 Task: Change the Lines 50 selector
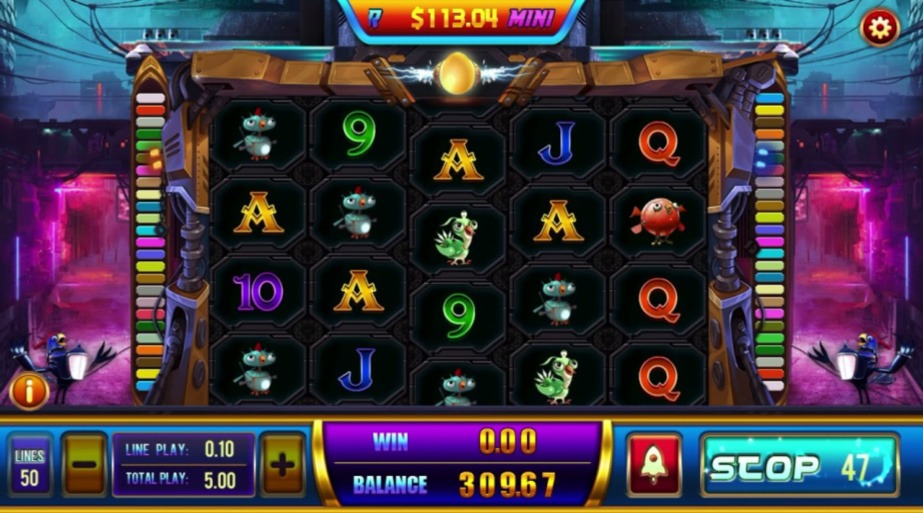pyautogui.click(x=30, y=466)
